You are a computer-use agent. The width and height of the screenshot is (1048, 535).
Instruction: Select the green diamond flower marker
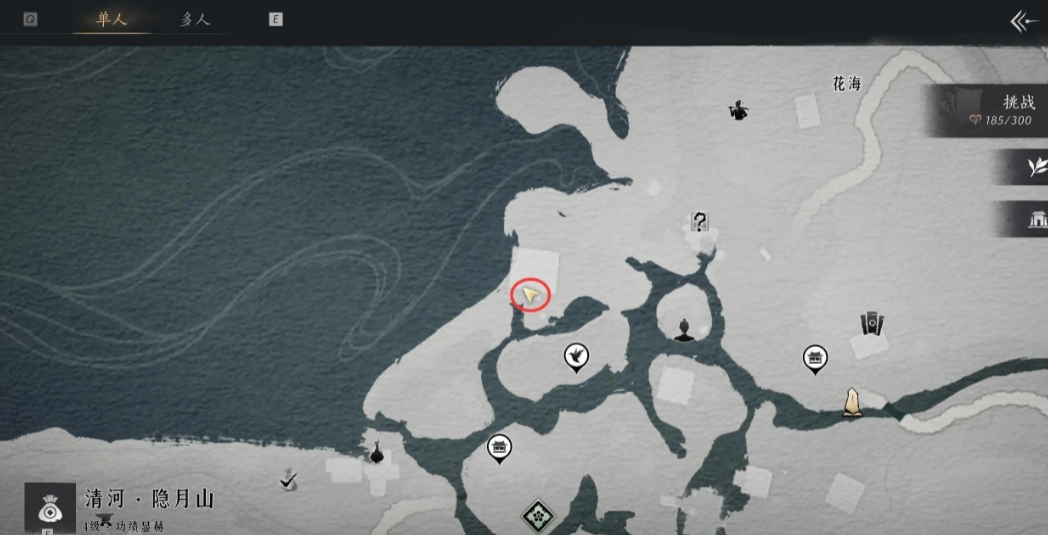click(x=538, y=516)
